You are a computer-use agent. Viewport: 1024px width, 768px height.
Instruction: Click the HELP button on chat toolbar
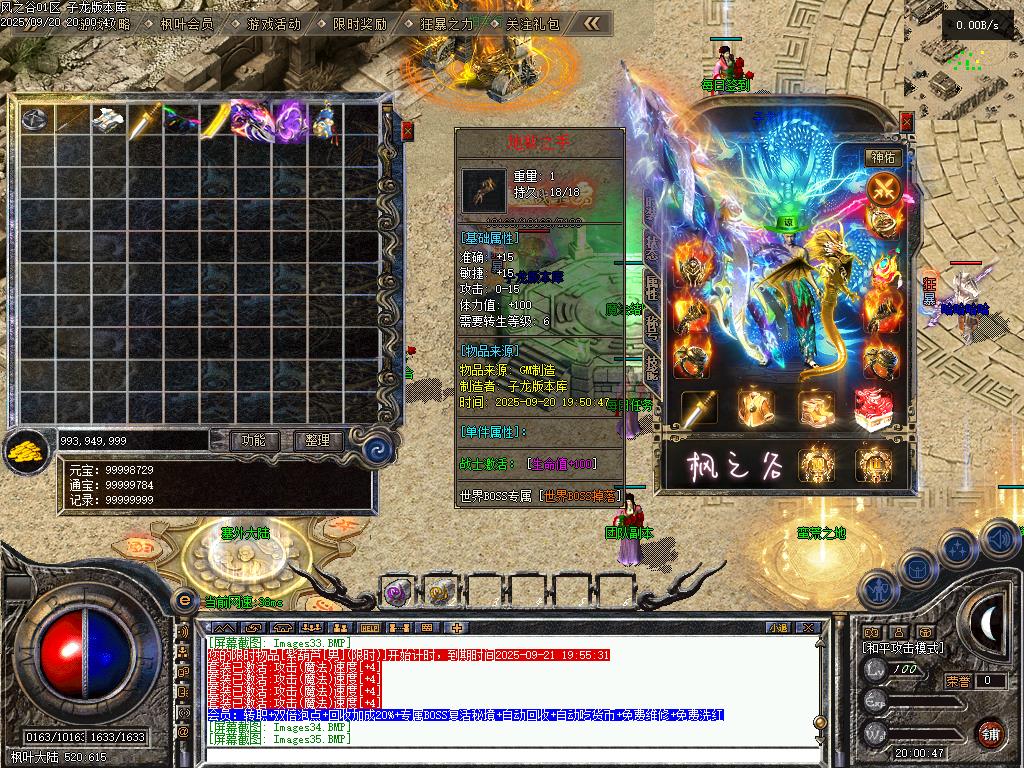(370, 628)
